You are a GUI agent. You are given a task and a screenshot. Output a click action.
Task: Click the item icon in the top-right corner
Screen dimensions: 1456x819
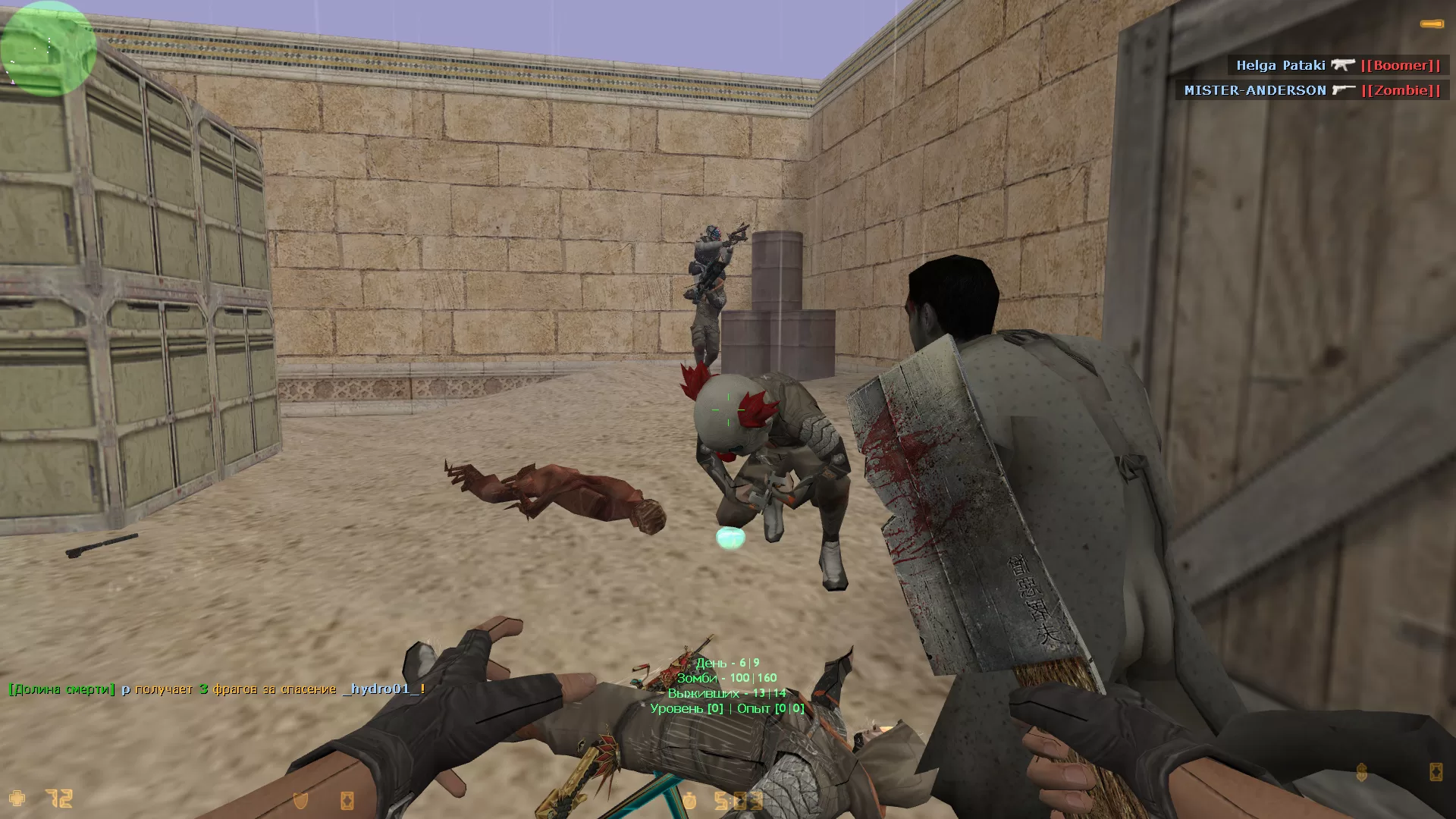tap(1432, 24)
